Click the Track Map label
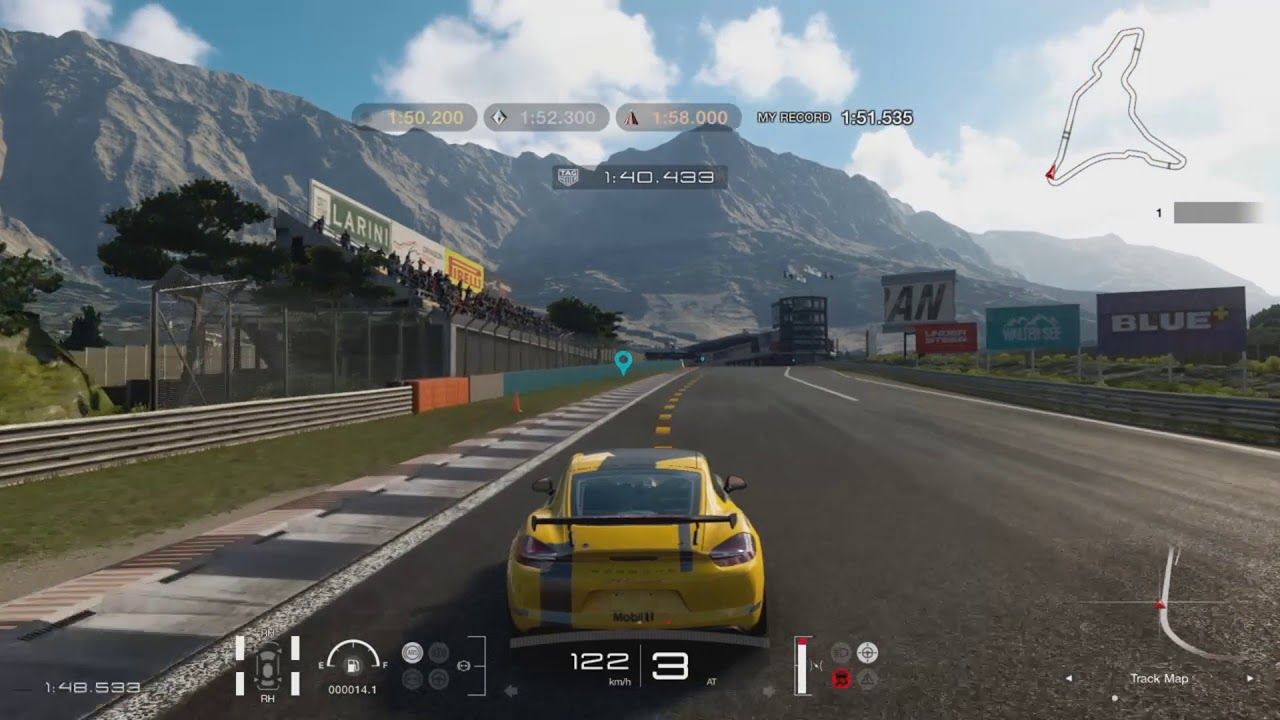This screenshot has width=1280, height=720. 1158,679
